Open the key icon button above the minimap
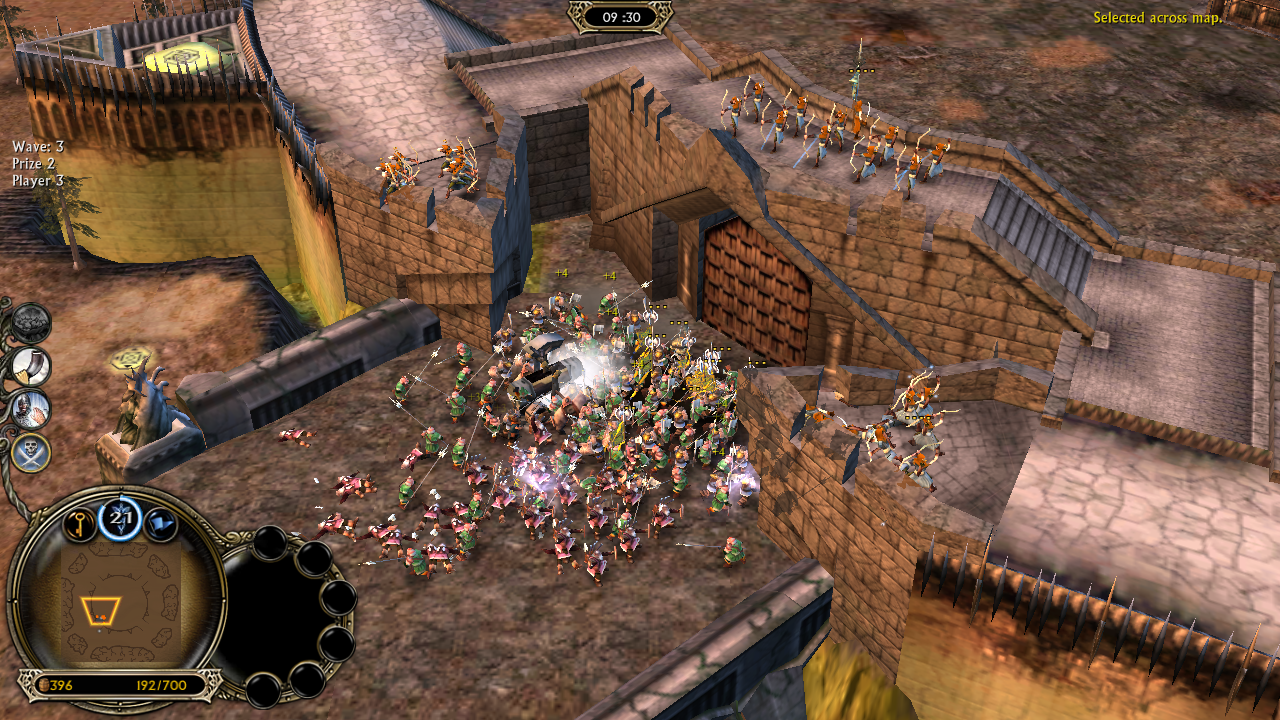The height and width of the screenshot is (720, 1280). pos(80,523)
